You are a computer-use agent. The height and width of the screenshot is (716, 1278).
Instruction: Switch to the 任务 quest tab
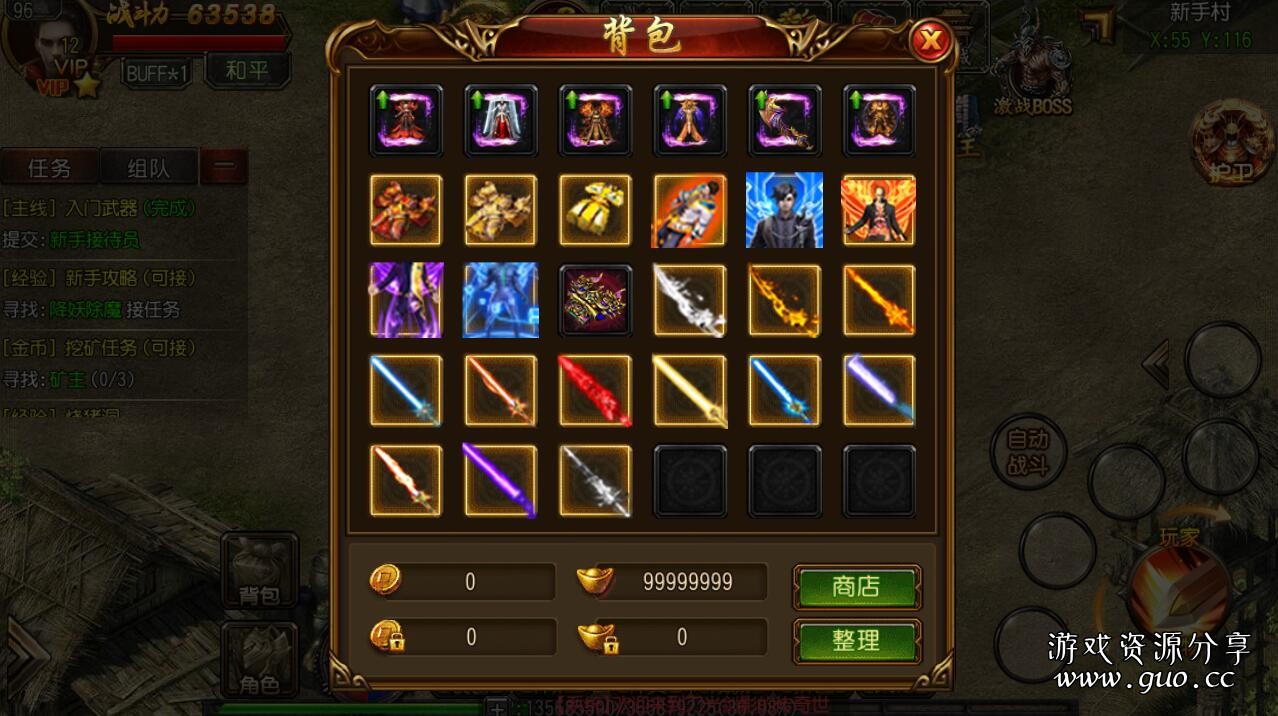click(49, 168)
